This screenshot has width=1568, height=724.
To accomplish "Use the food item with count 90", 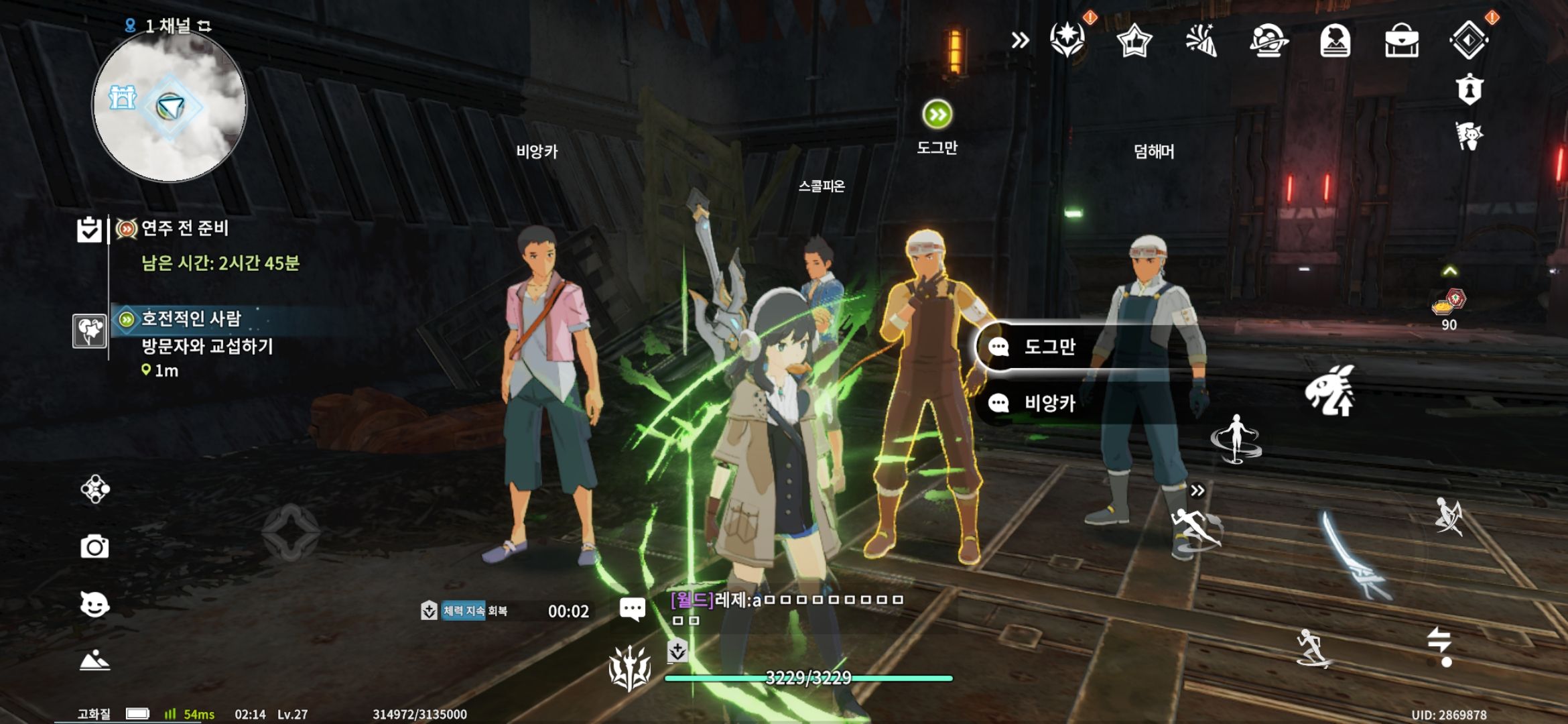I will [1449, 305].
